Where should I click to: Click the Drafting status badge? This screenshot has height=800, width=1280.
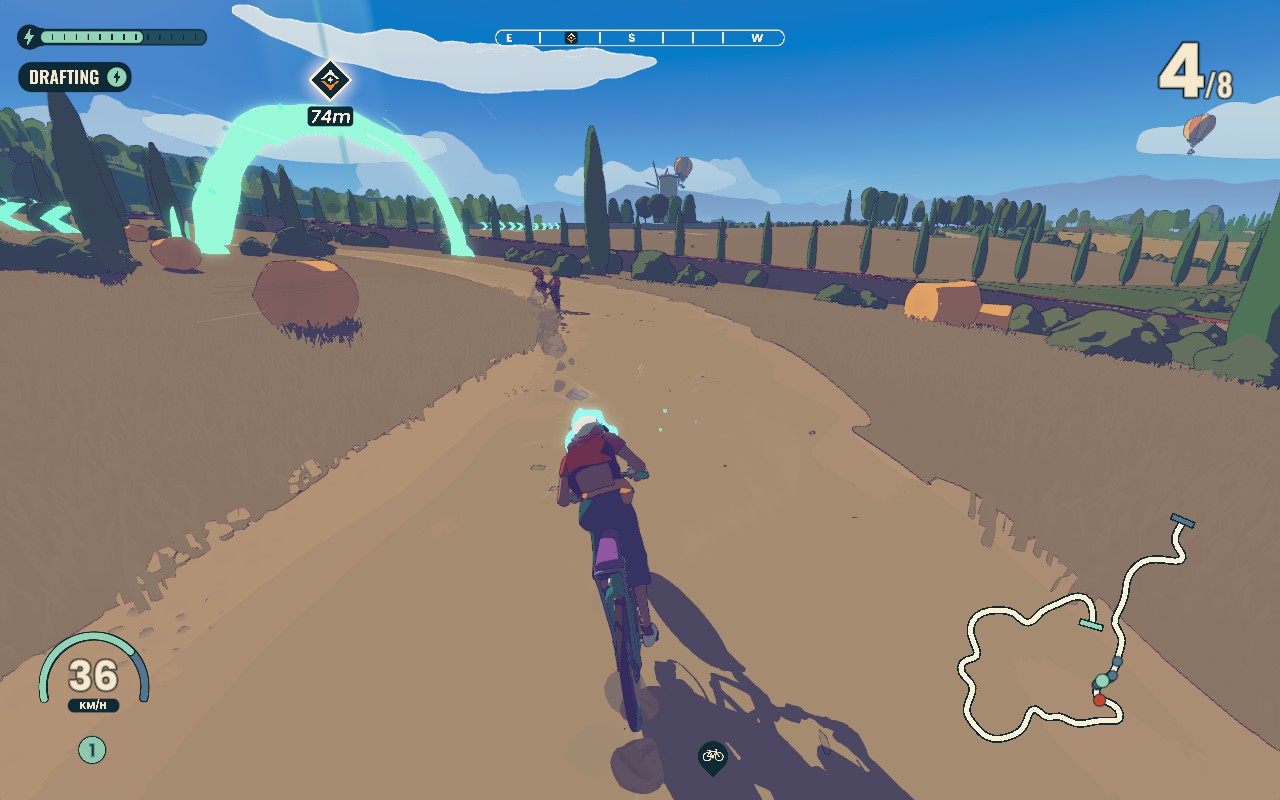point(75,77)
